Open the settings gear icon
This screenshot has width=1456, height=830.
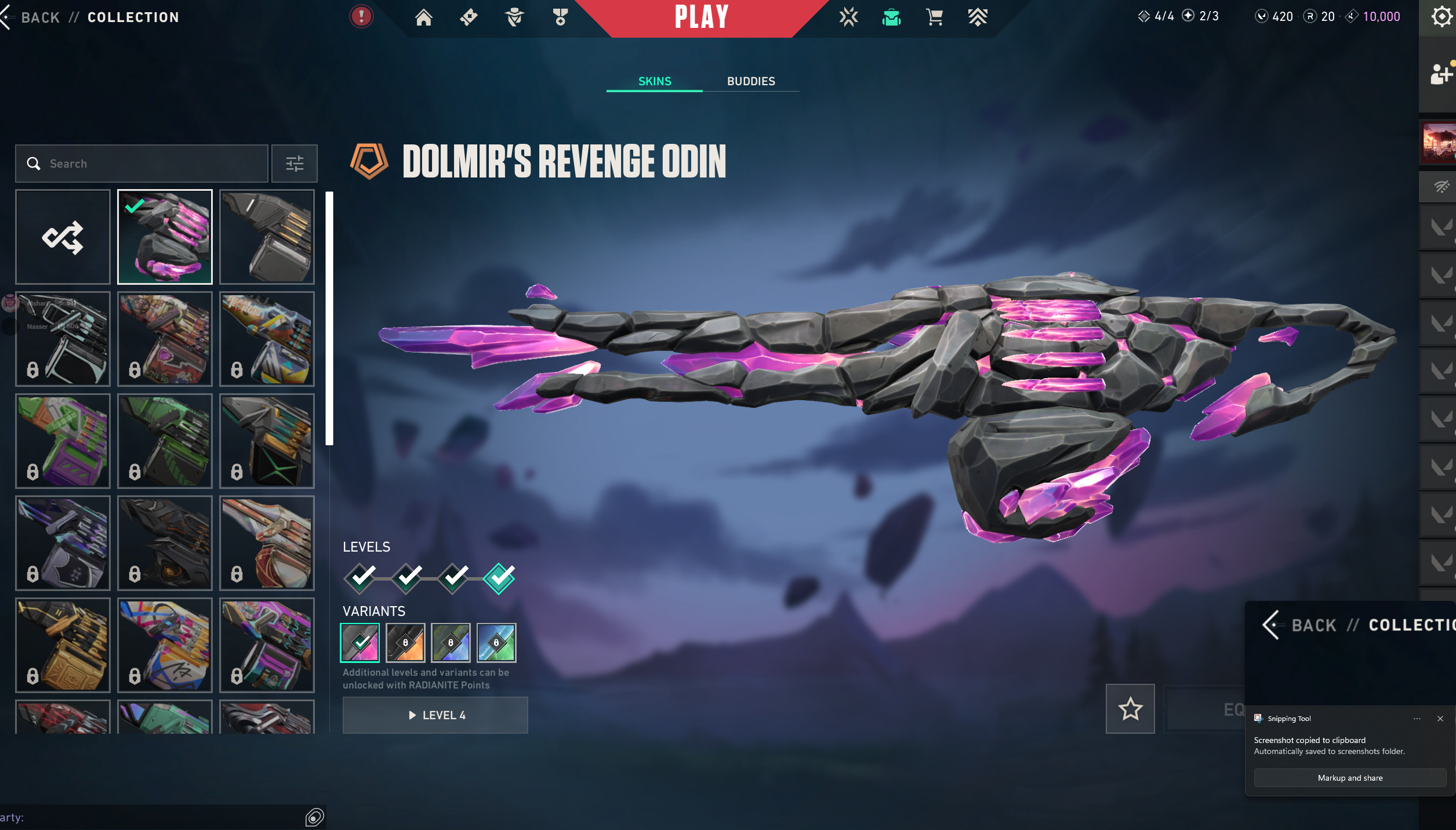coord(1440,16)
